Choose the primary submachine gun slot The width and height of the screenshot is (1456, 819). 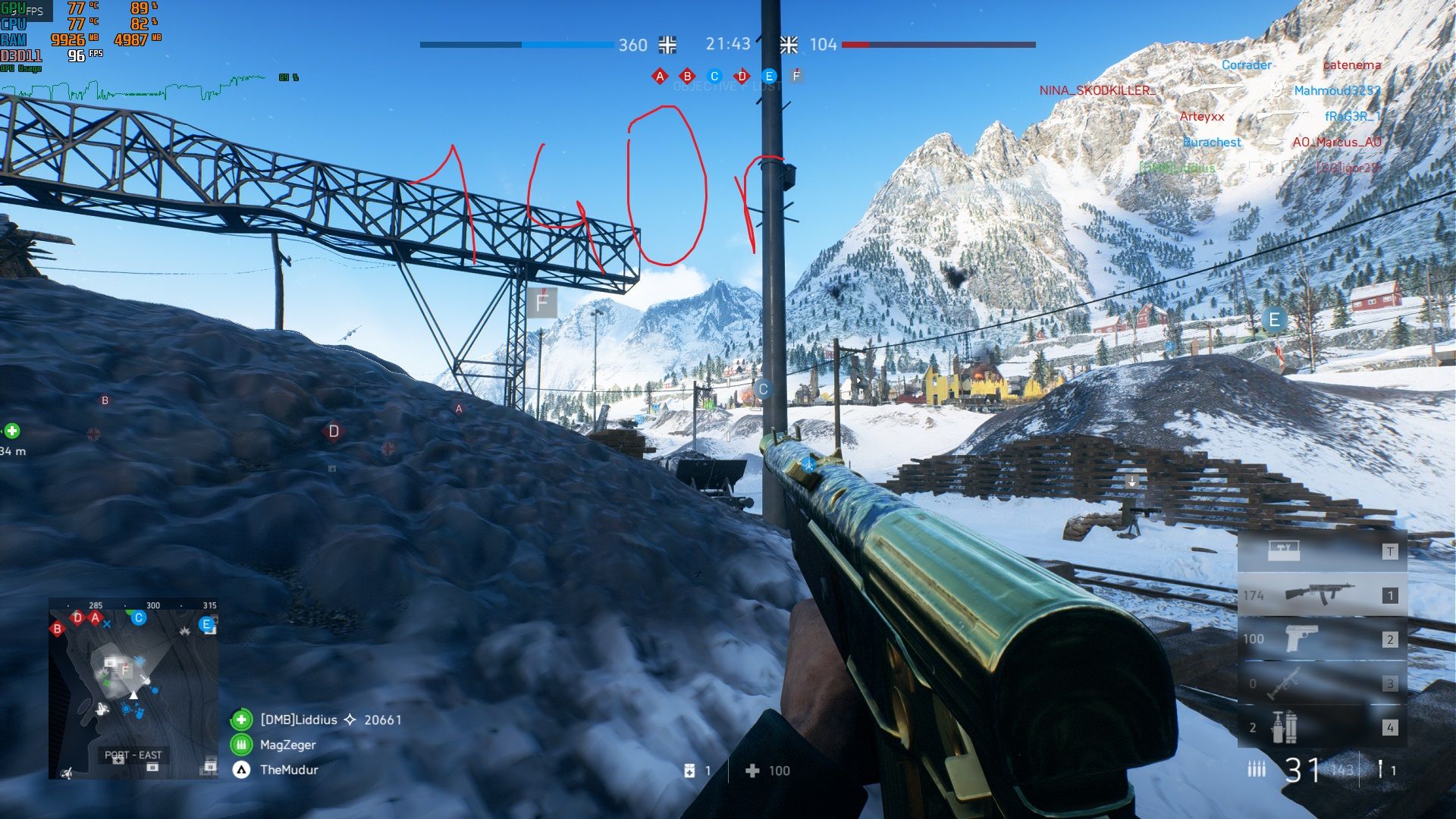point(1322,595)
